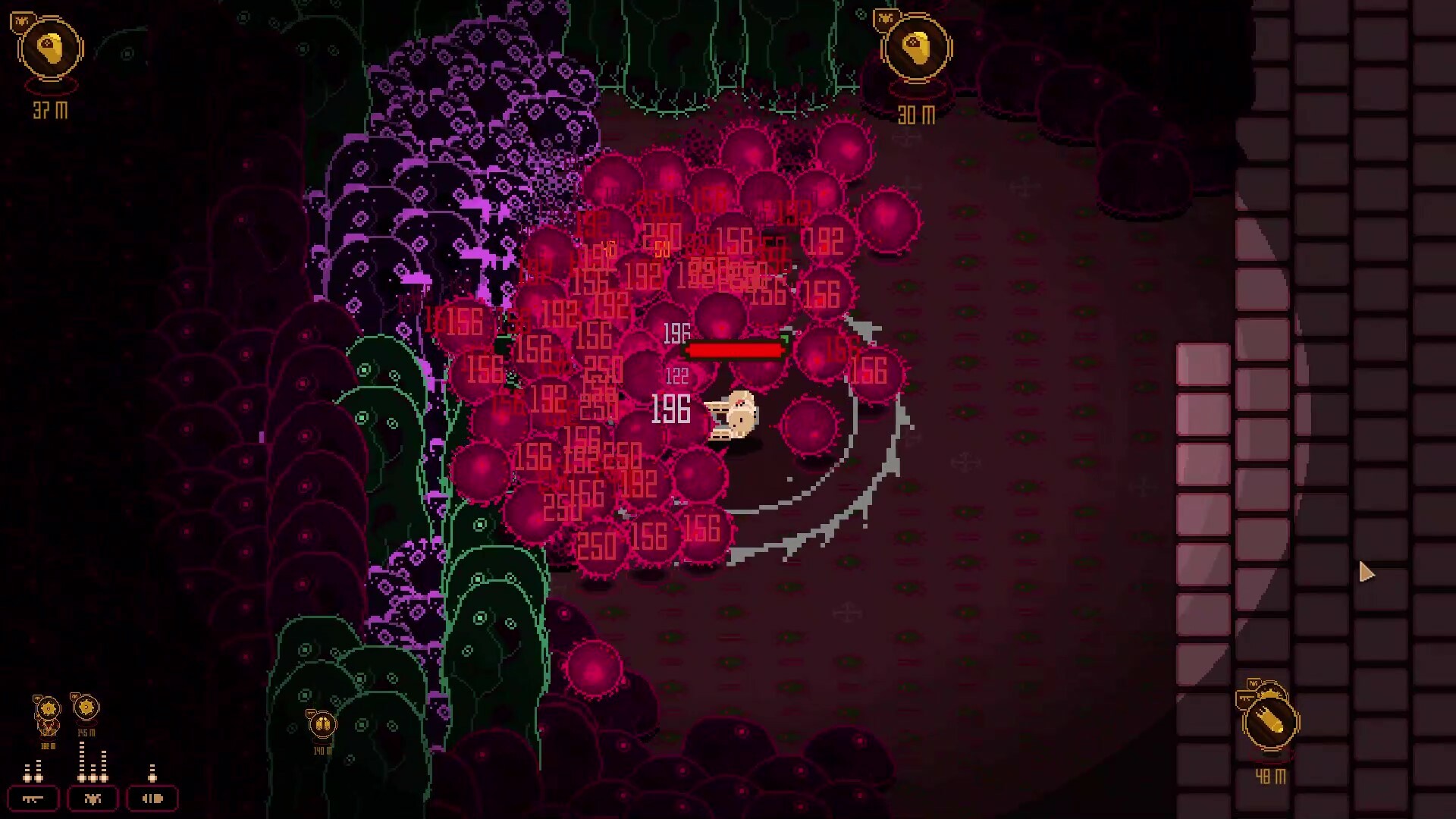
Task: Click the tallest ammo pip column above the spider slot
Action: pos(82,761)
